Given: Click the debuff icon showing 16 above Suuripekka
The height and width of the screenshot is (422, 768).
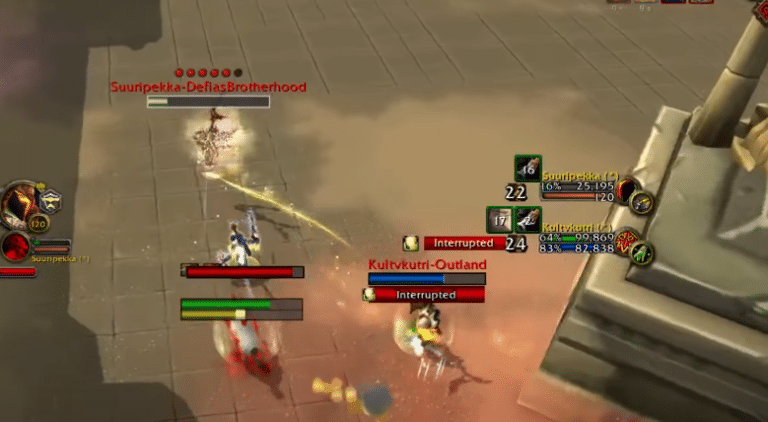Looking at the screenshot, I should (527, 169).
